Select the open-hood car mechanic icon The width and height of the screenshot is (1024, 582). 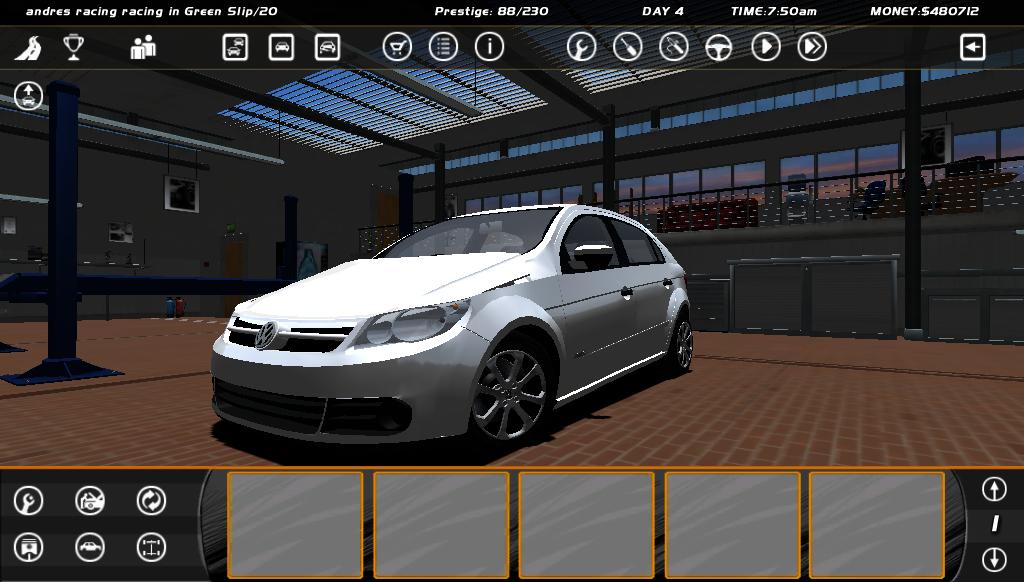[x=90, y=500]
